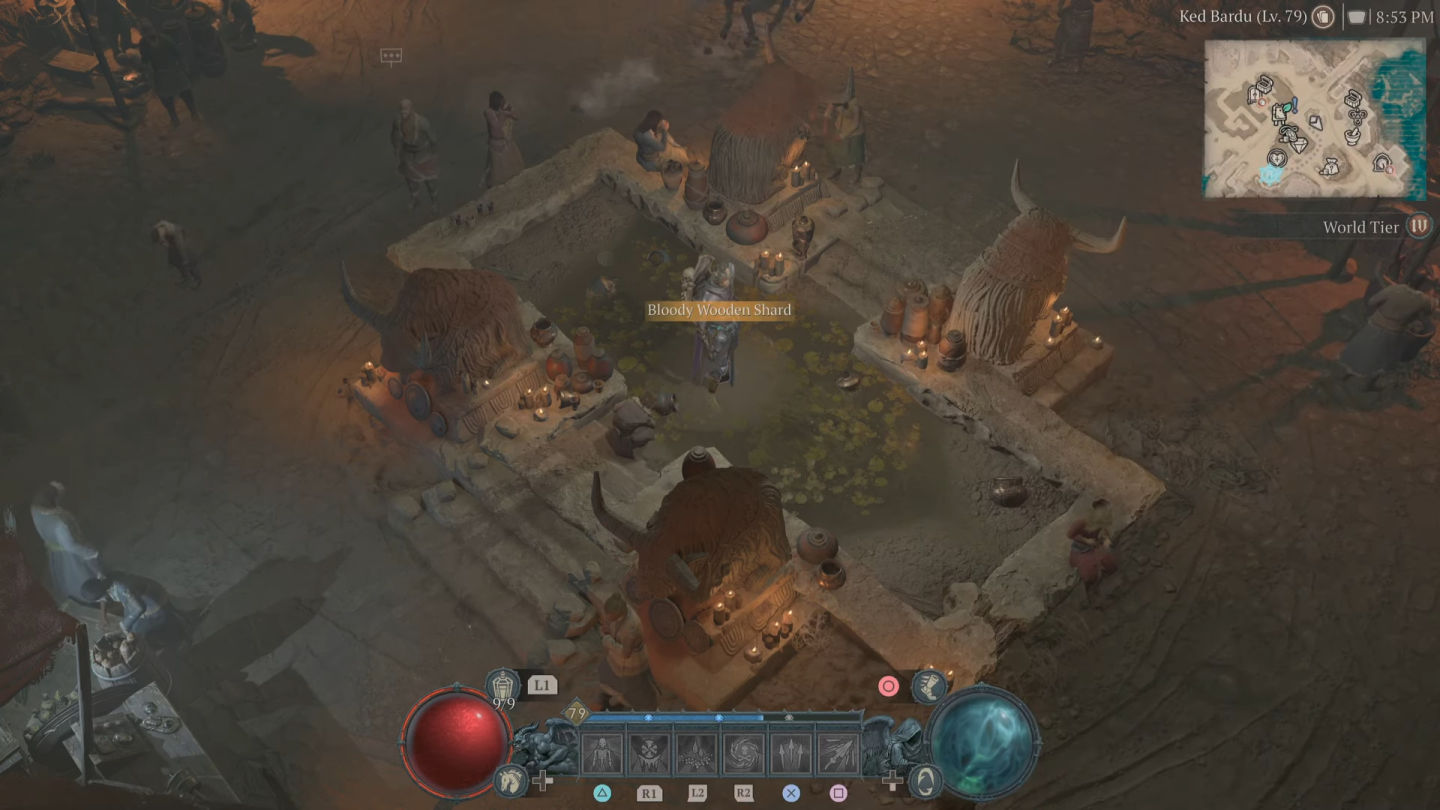The image size is (1440, 810).
Task: Use the healing potion icon
Action: 502,686
